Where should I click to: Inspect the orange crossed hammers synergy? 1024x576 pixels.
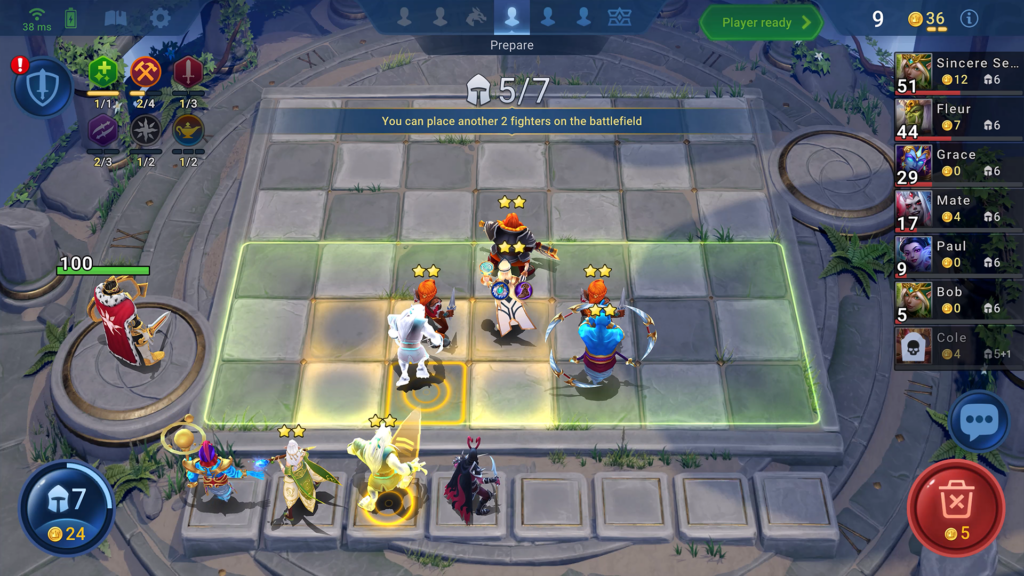(x=146, y=72)
